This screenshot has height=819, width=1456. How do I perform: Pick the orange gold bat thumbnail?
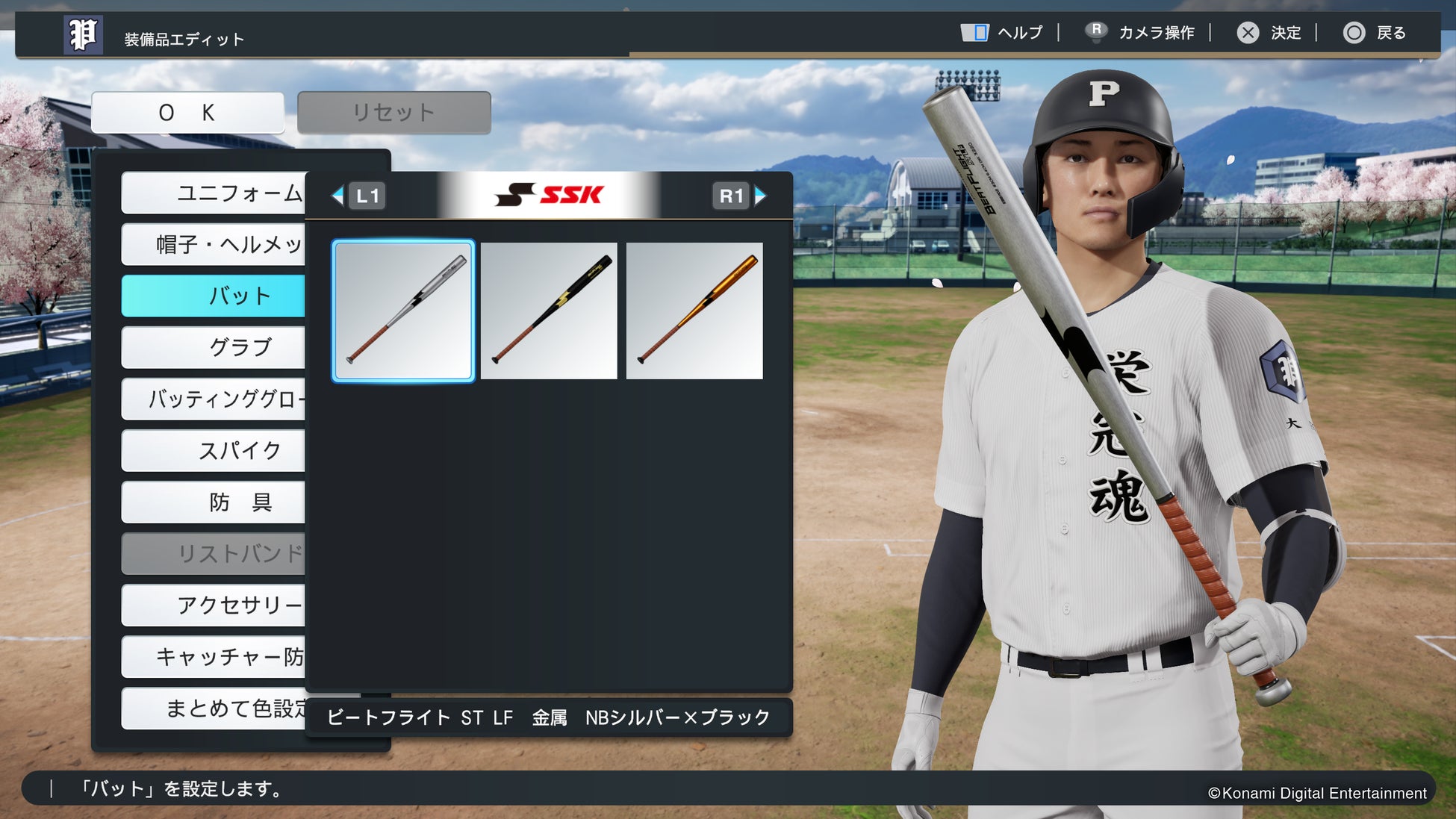pos(694,311)
